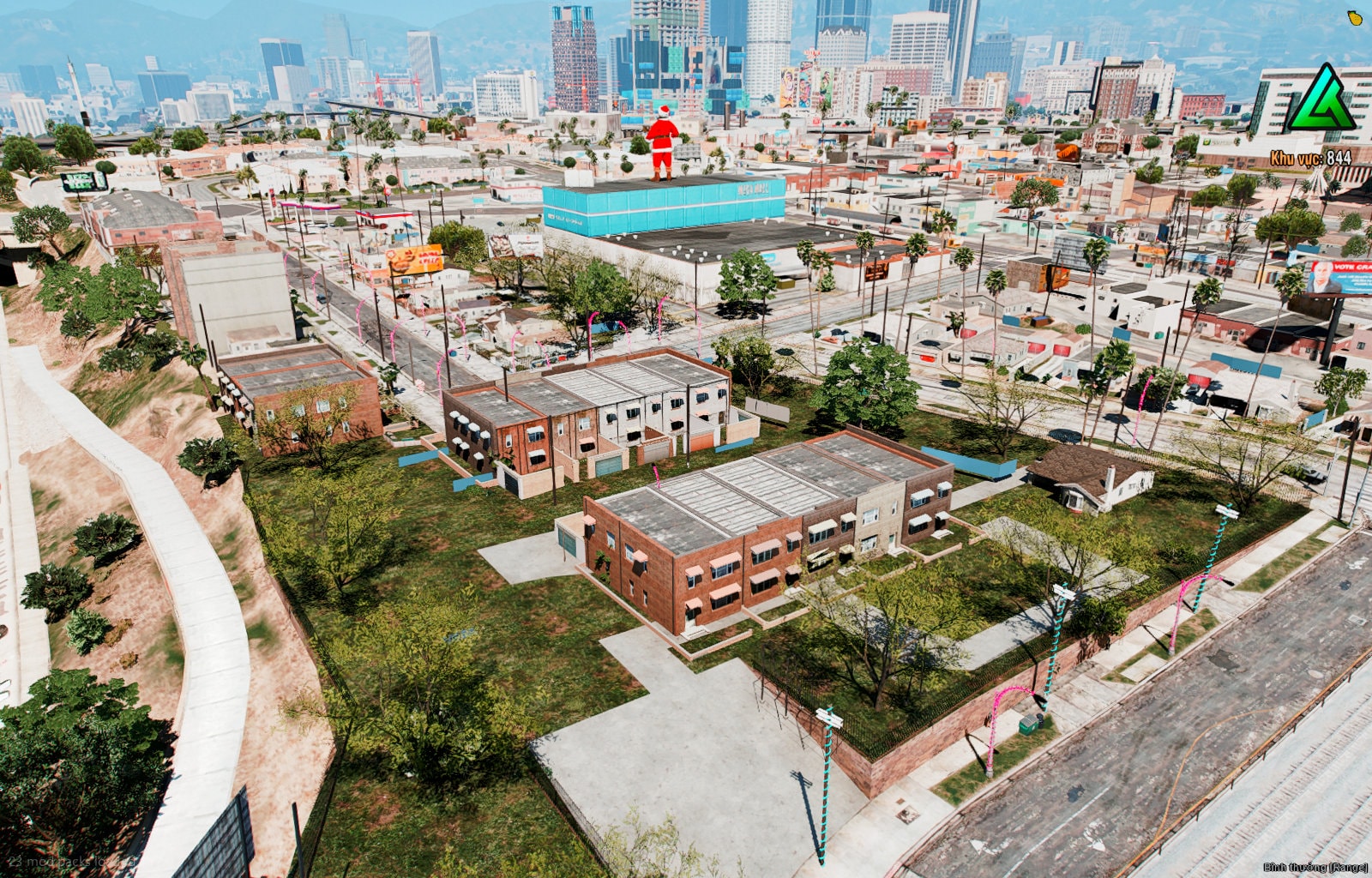Toggle the Khu vực 844 zone counter
Viewport: 1372px width, 878px height.
pyautogui.click(x=1310, y=157)
